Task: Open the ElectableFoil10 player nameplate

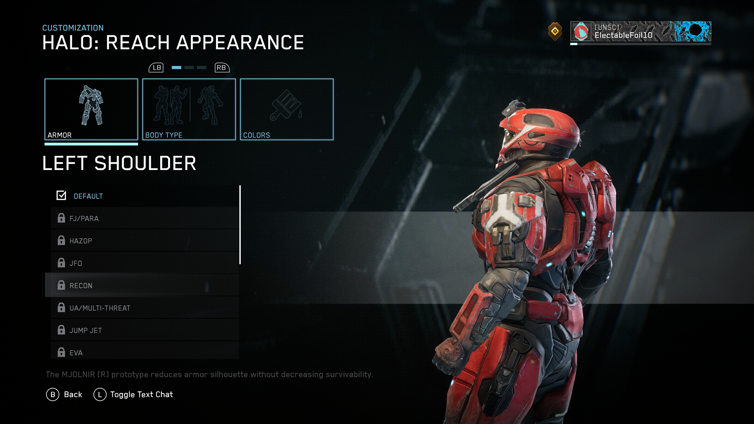Action: [640, 32]
